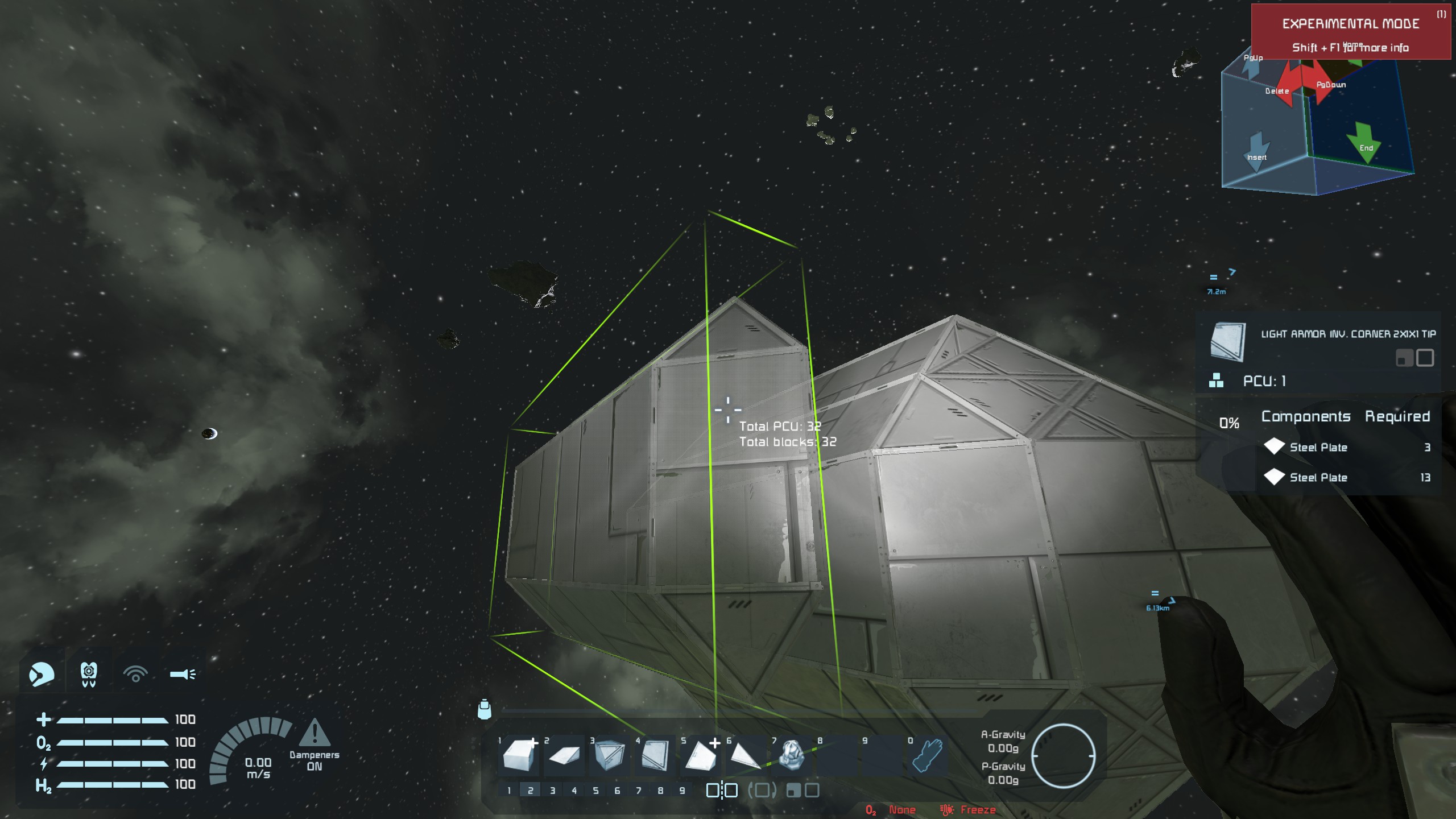Select the light armor cube block slot
1456x819 pixels.
[520, 755]
